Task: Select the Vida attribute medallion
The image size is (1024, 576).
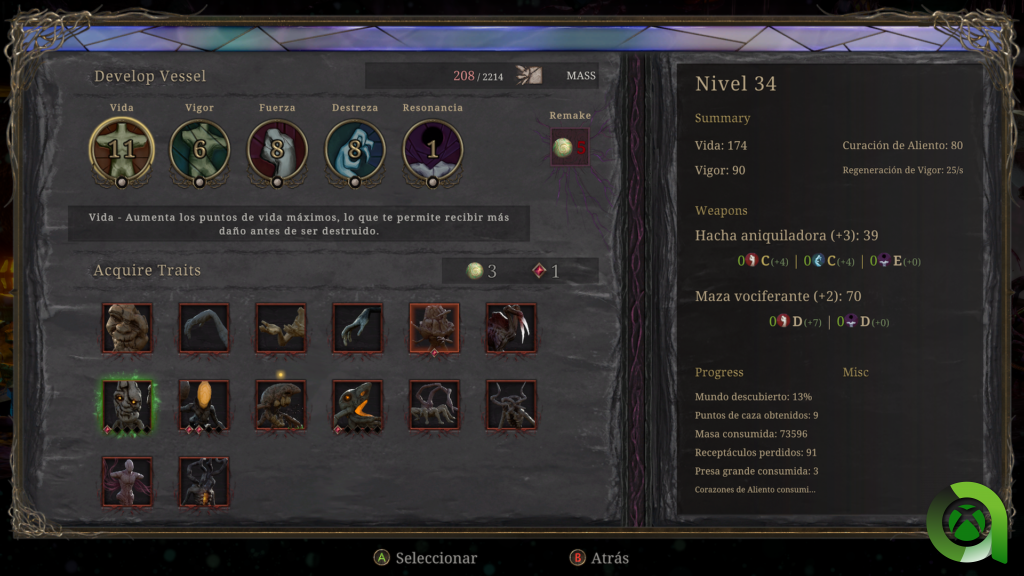Action: 122,150
